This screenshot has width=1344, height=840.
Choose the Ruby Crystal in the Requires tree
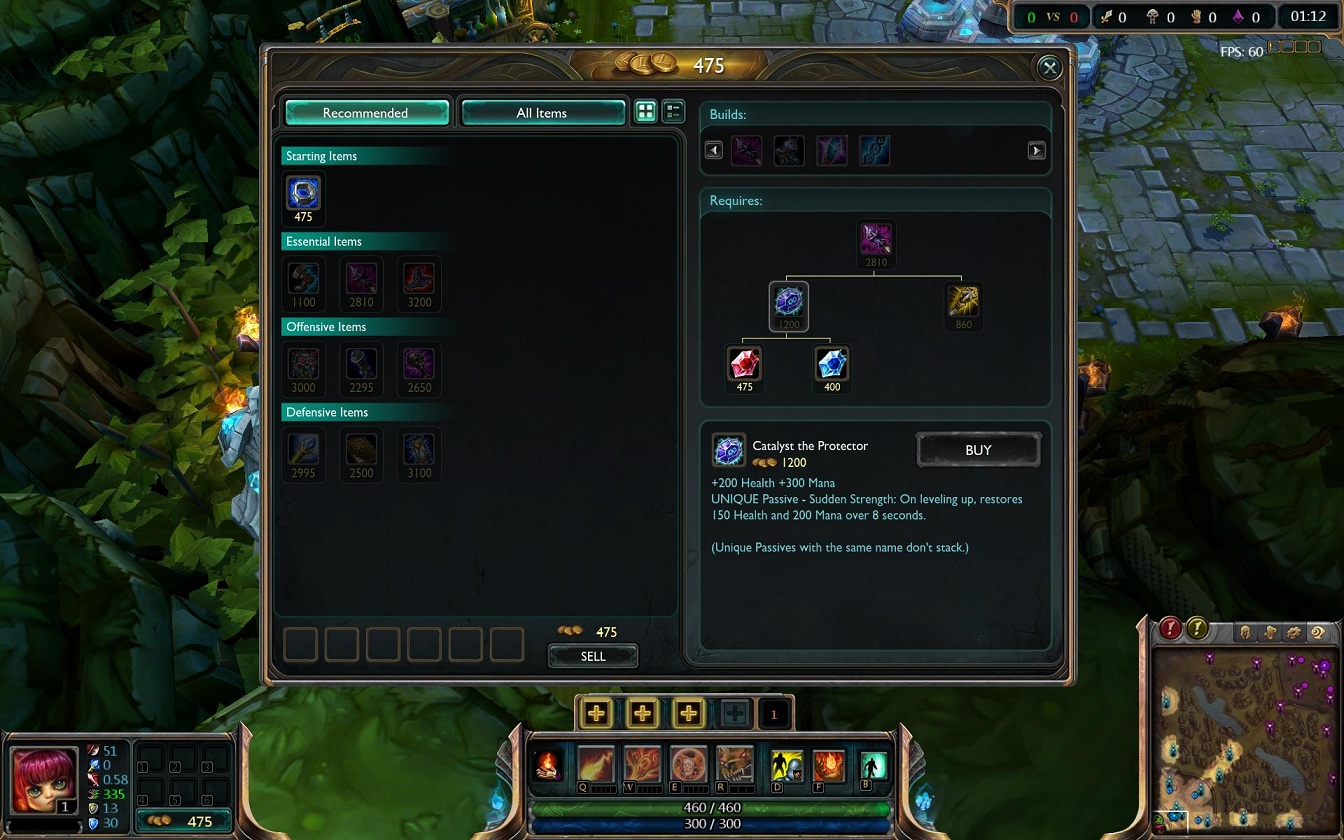tap(744, 364)
